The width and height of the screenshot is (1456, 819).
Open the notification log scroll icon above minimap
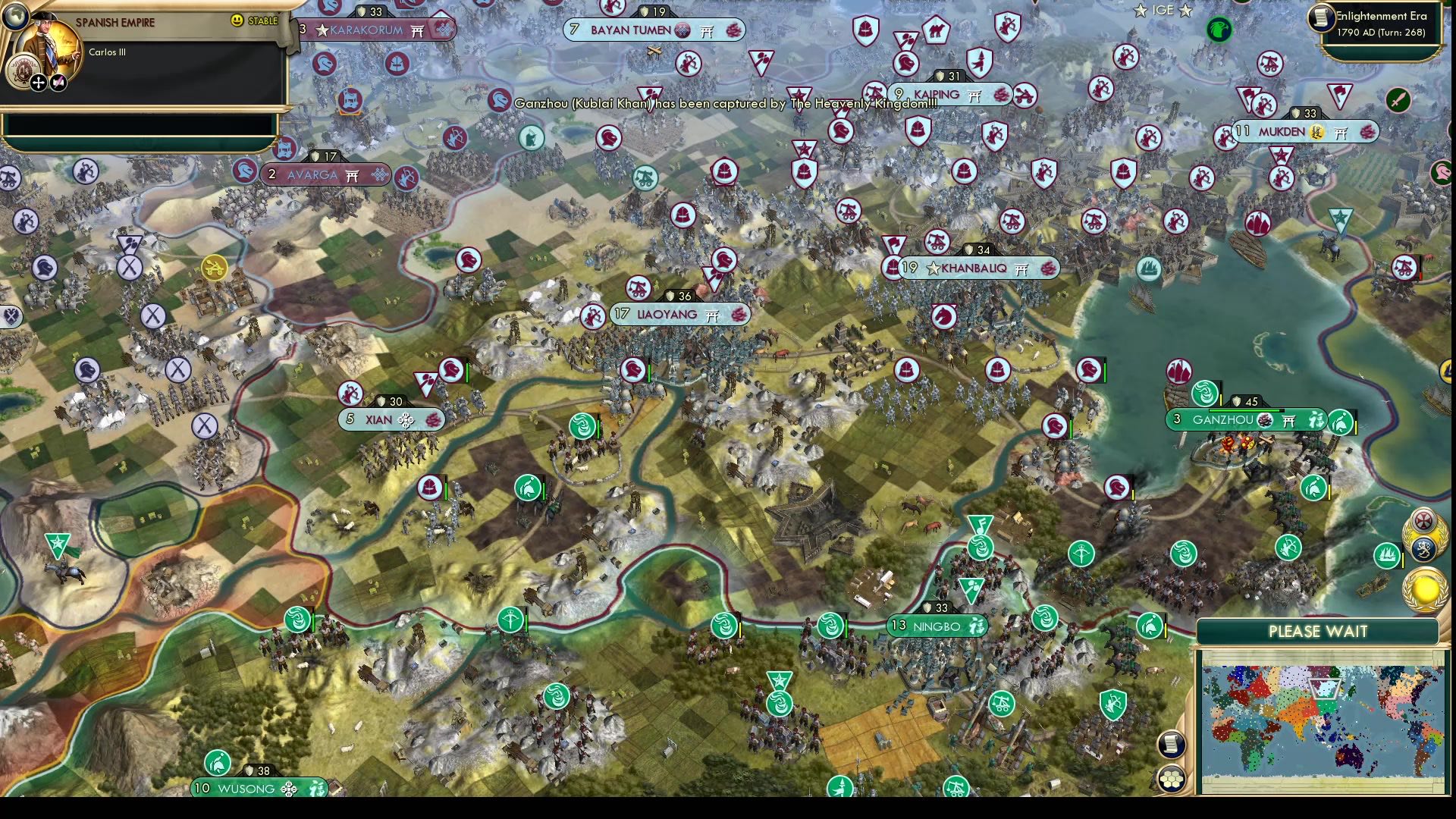pos(1170,745)
